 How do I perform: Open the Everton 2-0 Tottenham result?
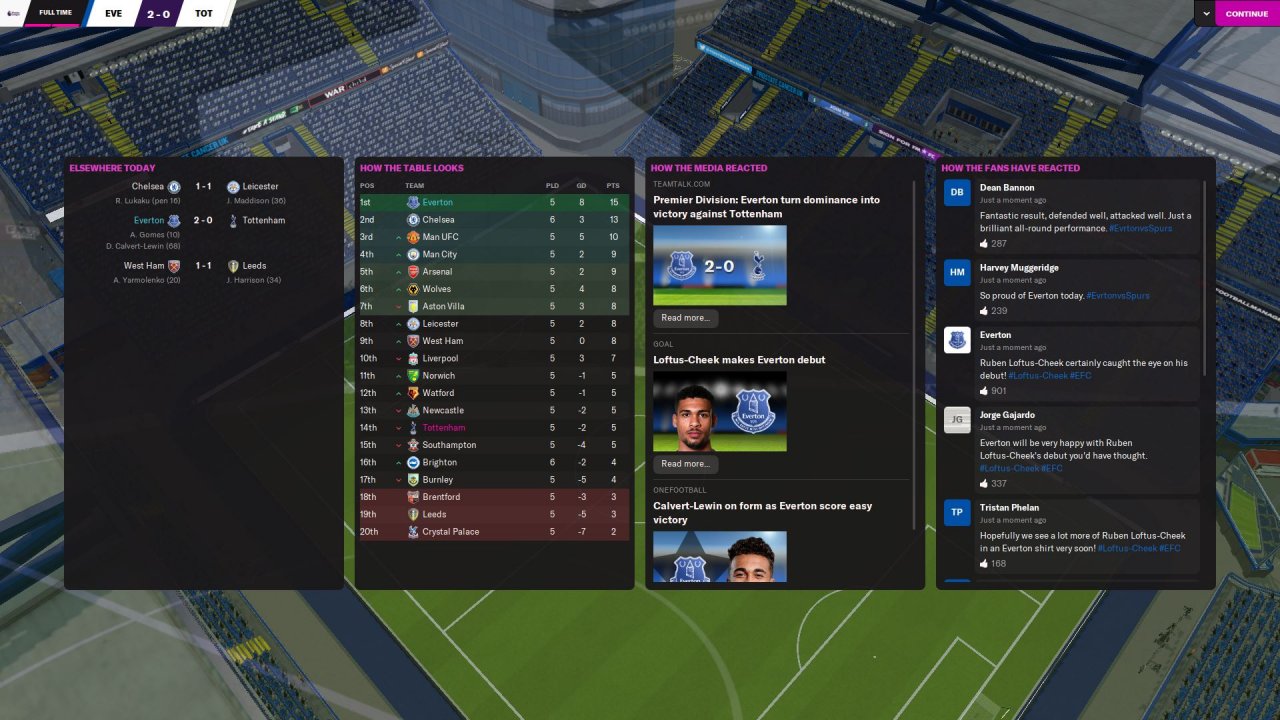coord(203,221)
